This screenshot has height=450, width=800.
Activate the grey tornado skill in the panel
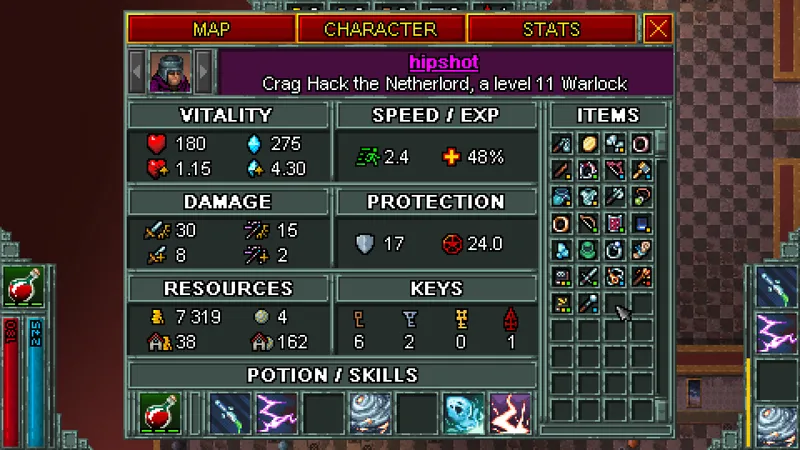tap(369, 412)
